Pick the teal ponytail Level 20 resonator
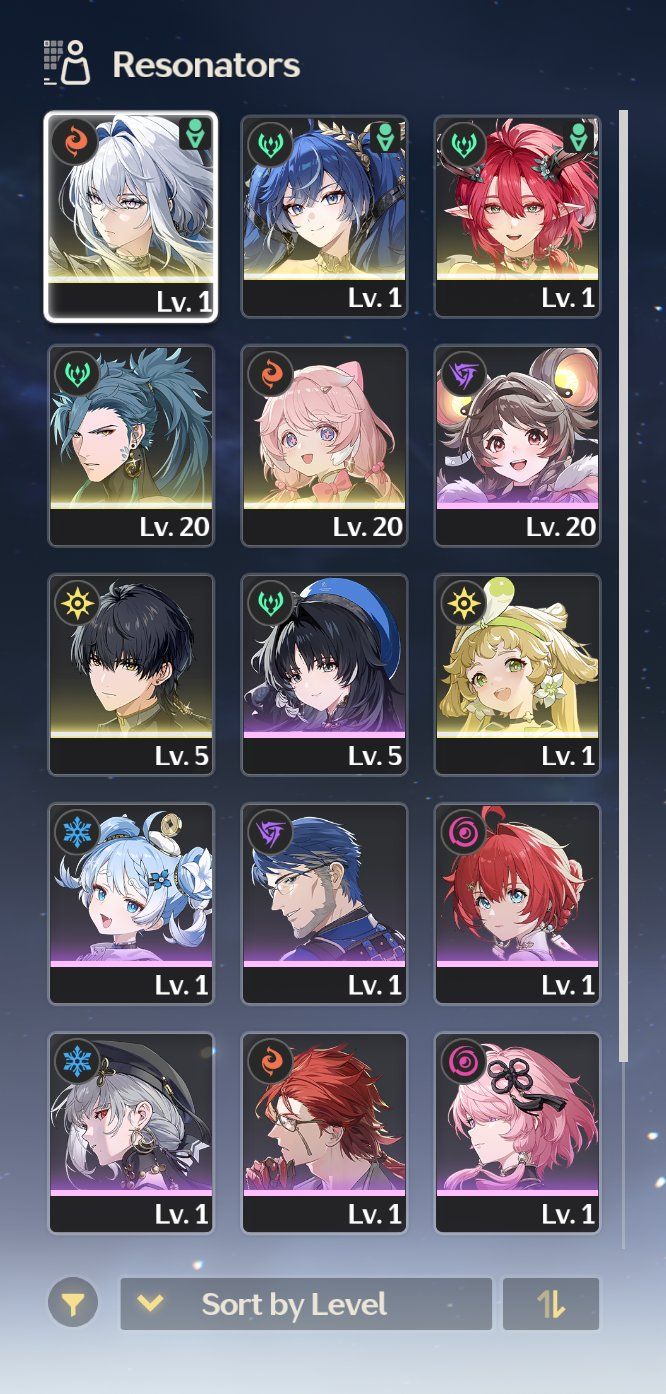Viewport: 666px width, 1394px height. 131,445
